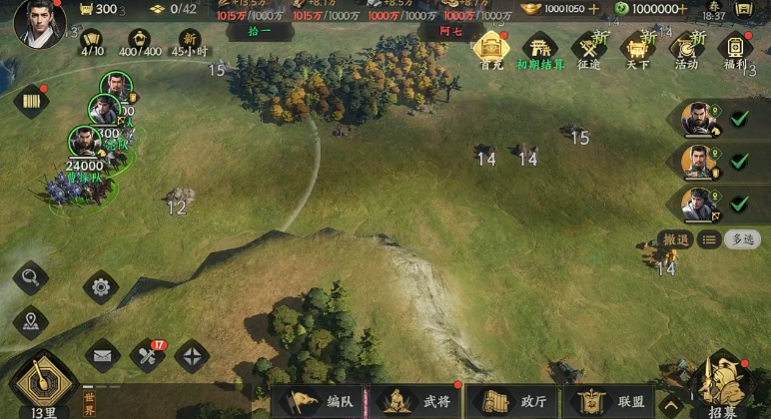Open the mail envelope icon
The image size is (771, 419).
pyautogui.click(x=101, y=354)
